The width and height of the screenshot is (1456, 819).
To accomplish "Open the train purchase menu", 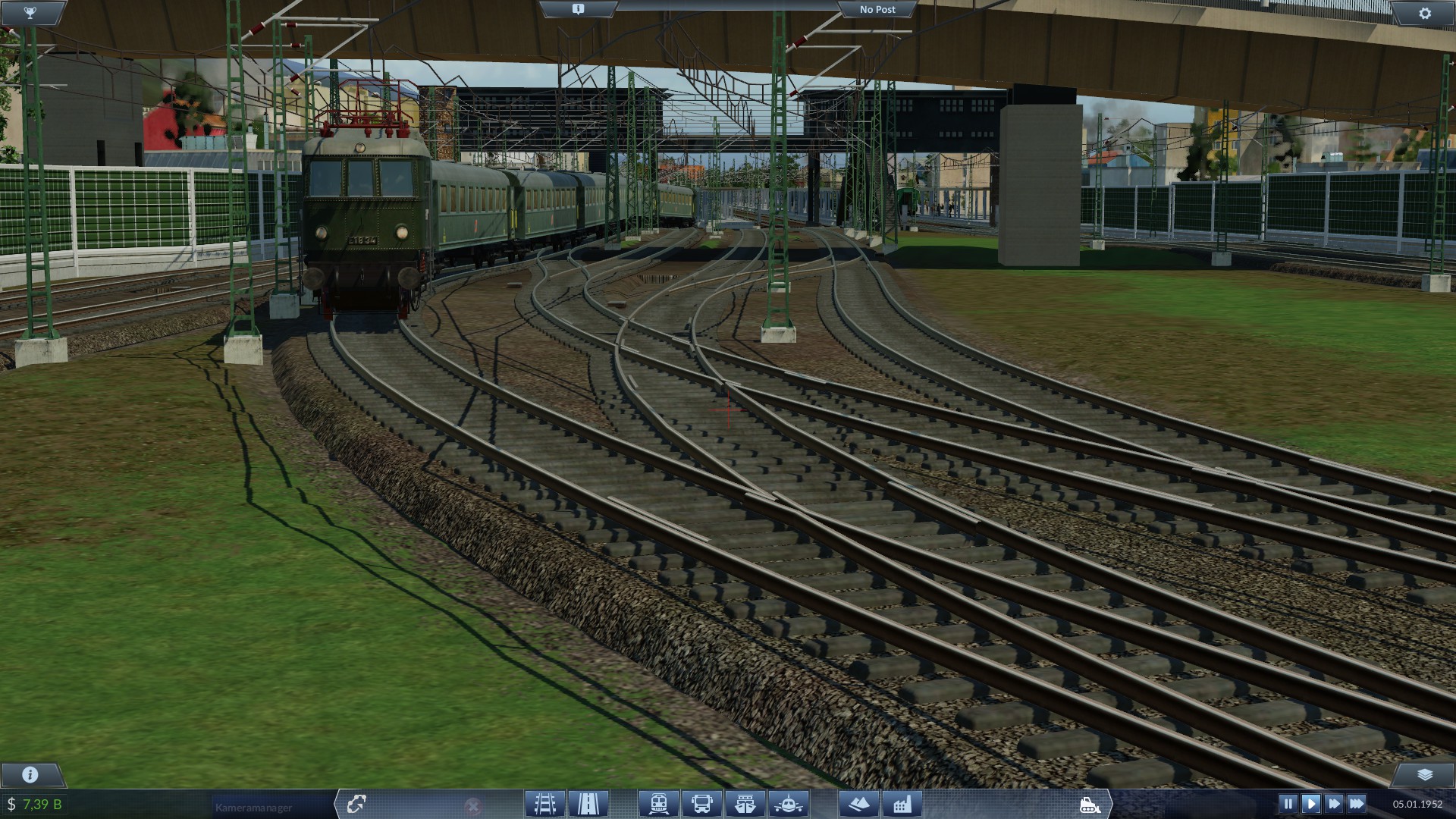I will pos(658,803).
